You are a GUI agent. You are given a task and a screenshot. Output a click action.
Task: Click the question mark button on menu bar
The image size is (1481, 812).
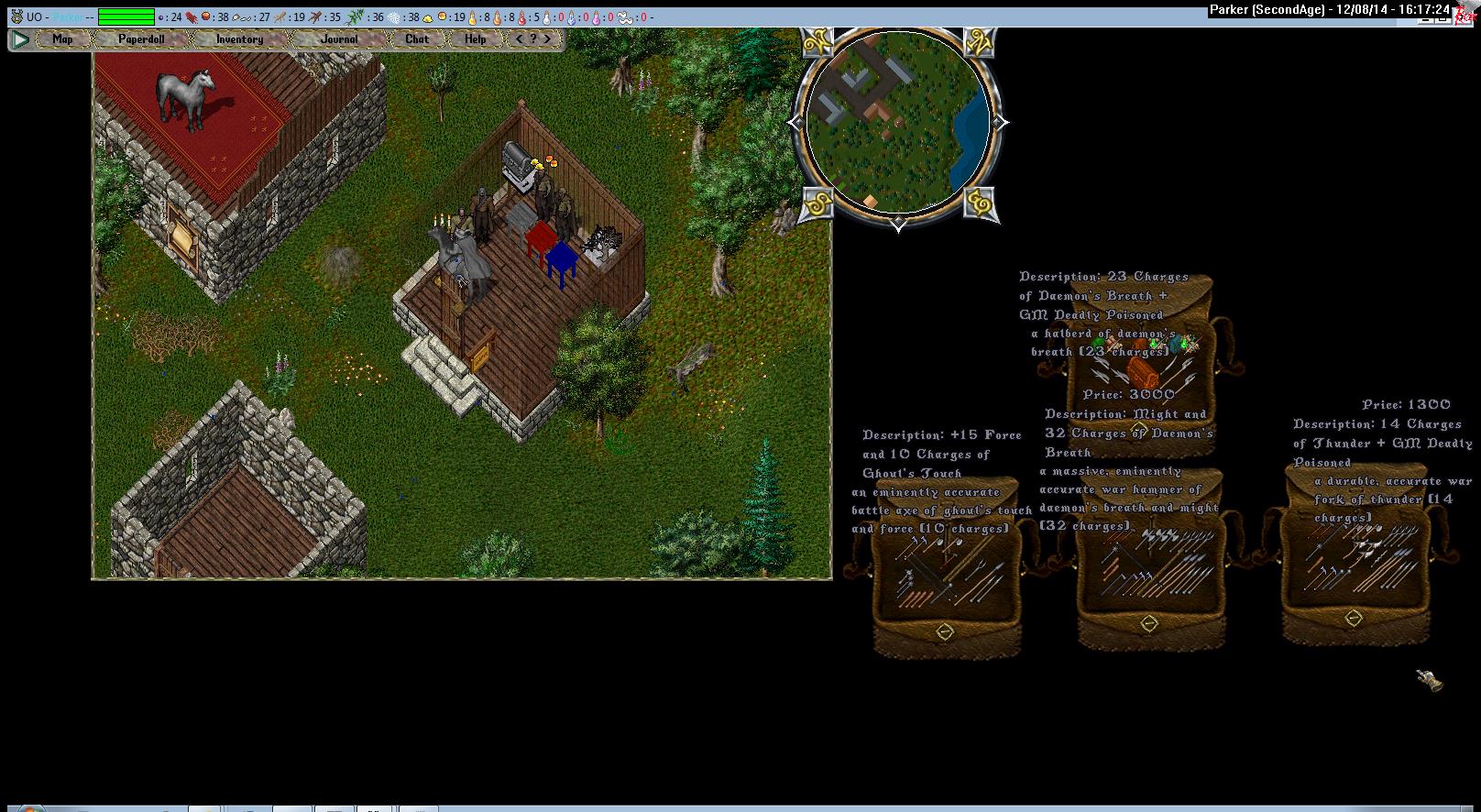[533, 39]
